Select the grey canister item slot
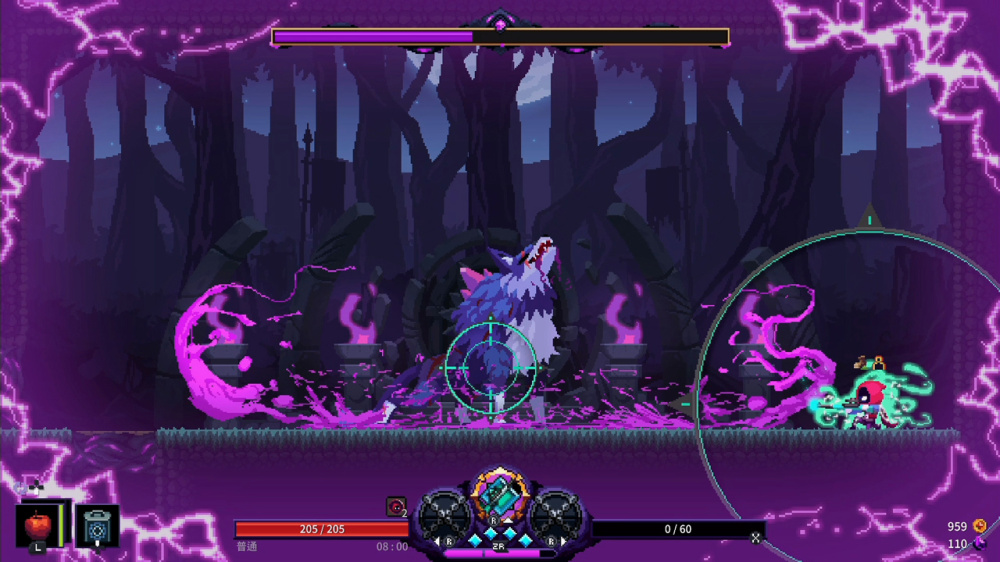The height and width of the screenshot is (562, 1000). pyautogui.click(x=97, y=526)
